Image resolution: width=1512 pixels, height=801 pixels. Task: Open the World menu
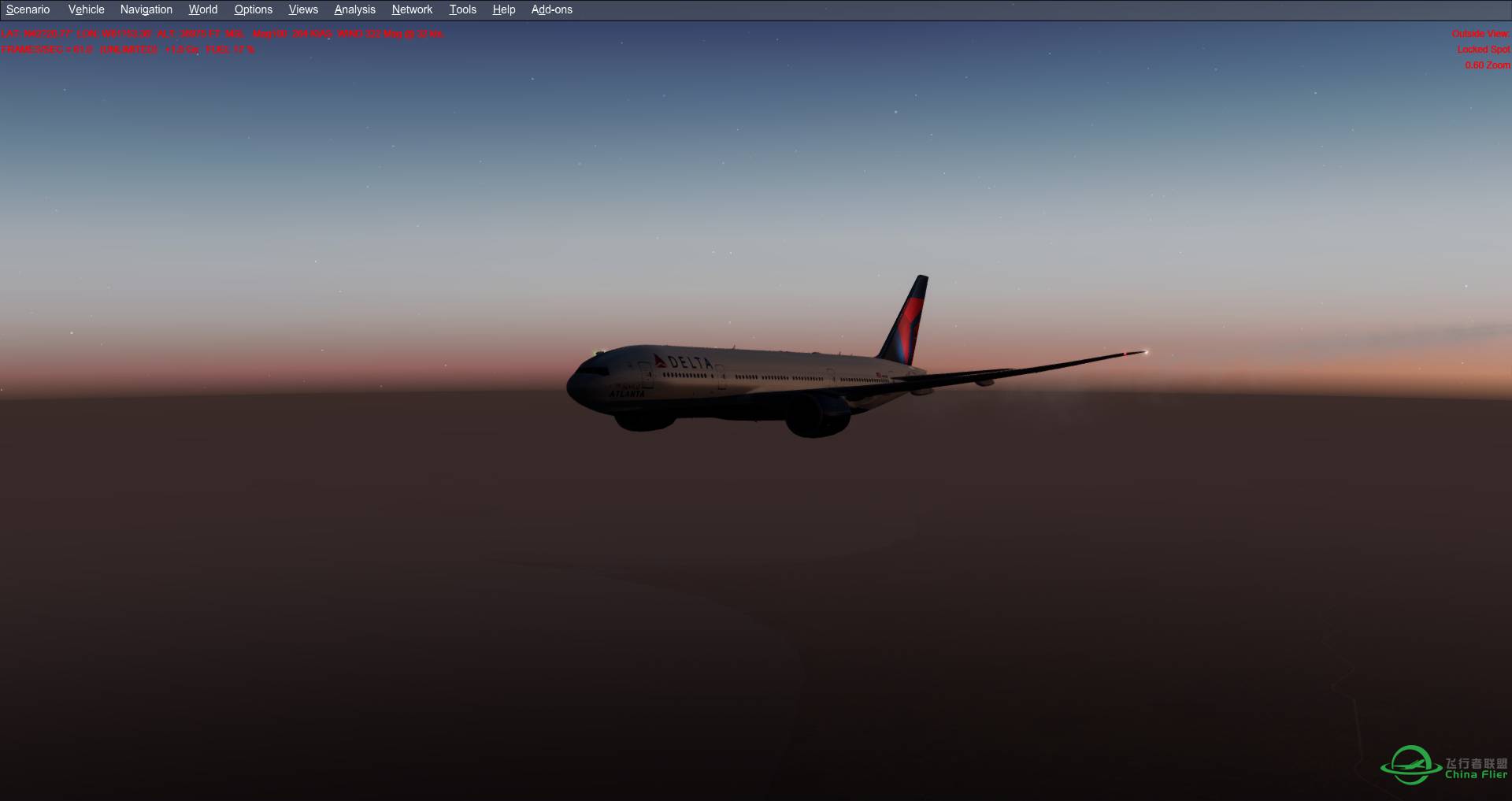click(202, 9)
